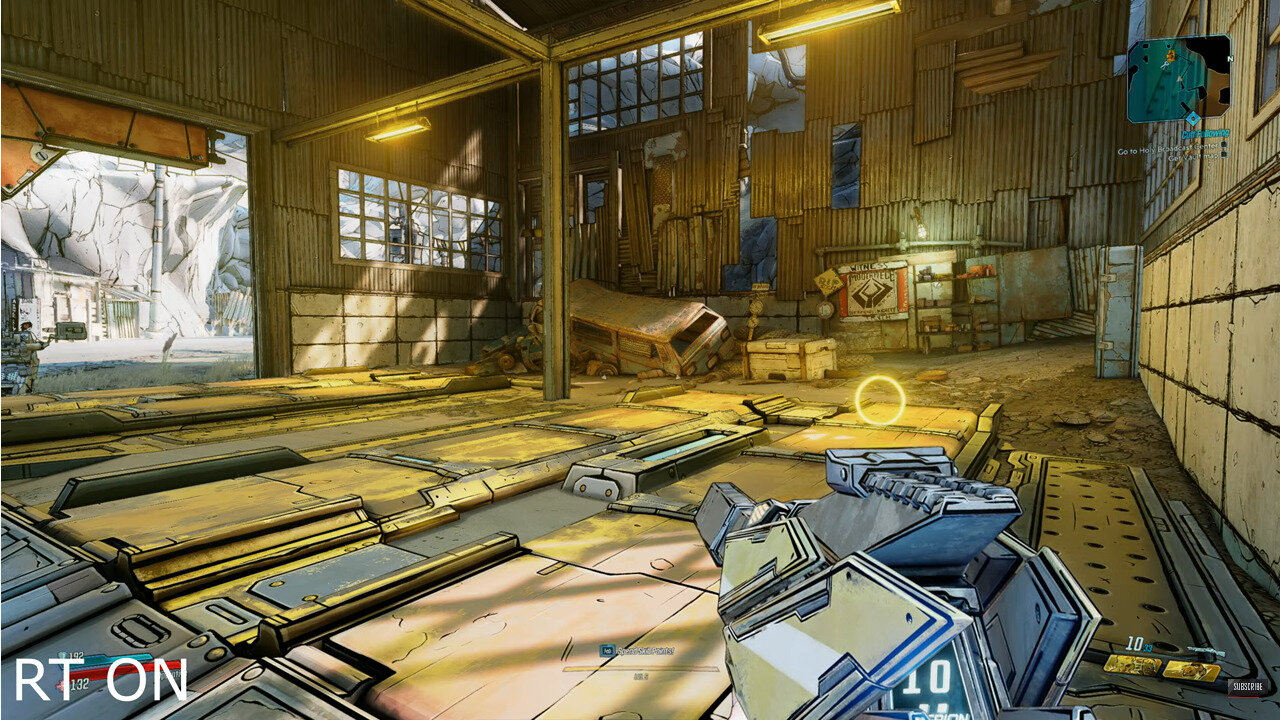Check the Get Vault map objective box

(x=1223, y=154)
